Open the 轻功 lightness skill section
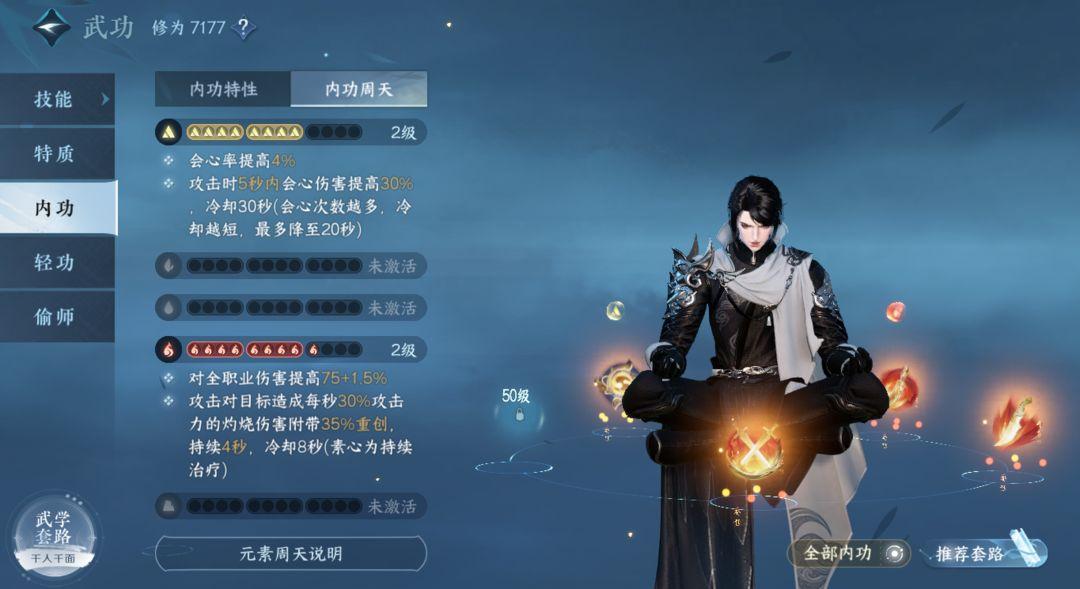Screen dimensions: 1080x589 tap(57, 263)
